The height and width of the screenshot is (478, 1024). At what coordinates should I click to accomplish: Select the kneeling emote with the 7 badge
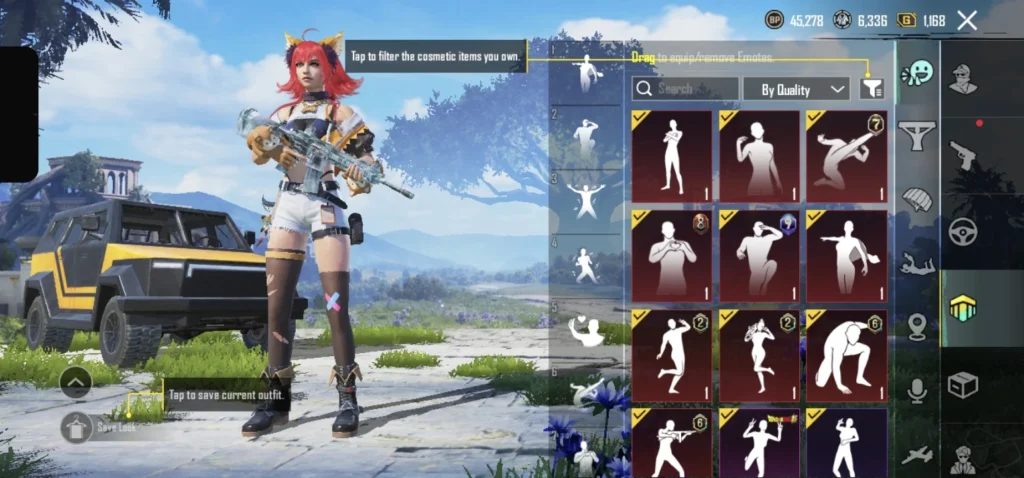[846, 156]
